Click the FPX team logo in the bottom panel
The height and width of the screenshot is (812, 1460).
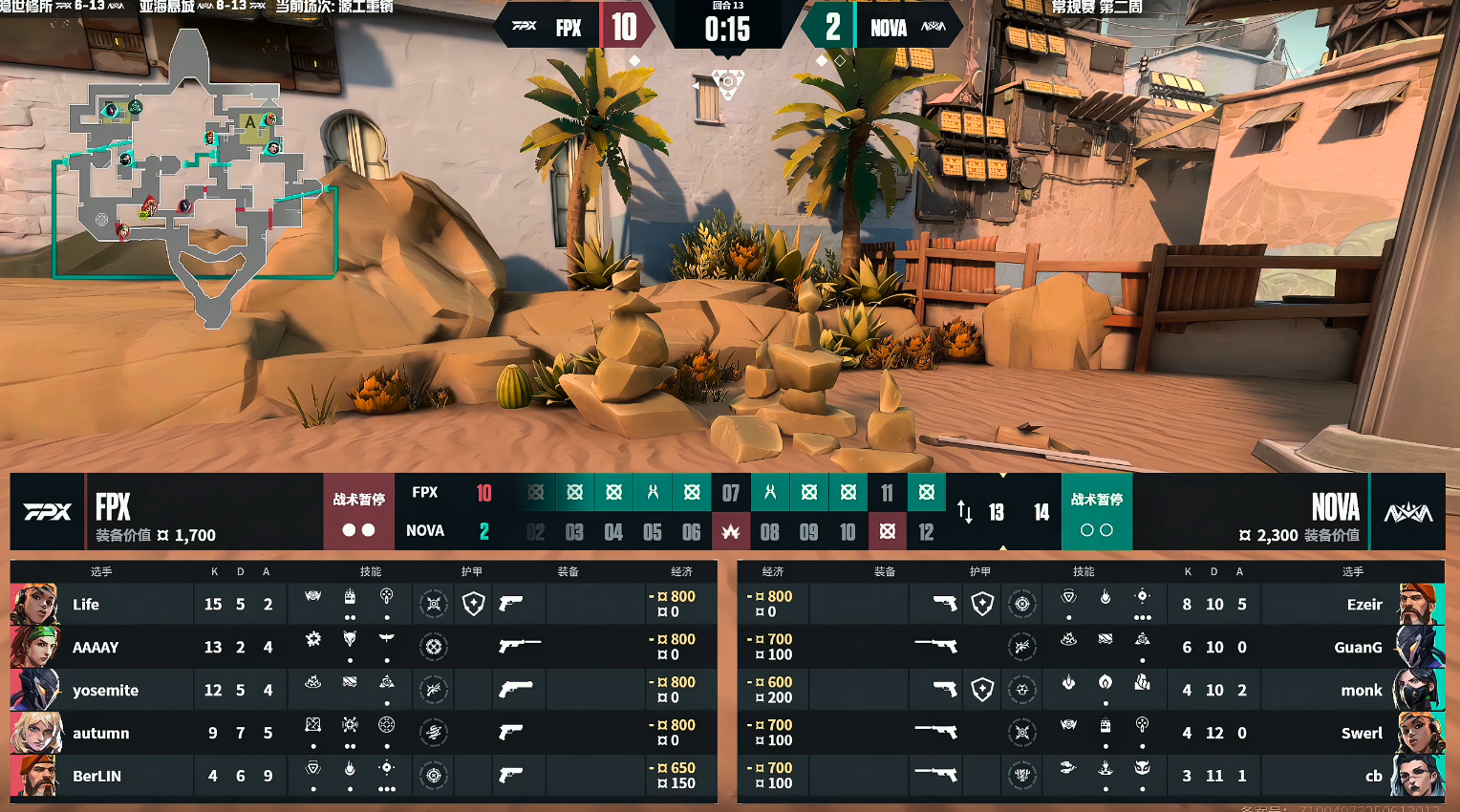[47, 512]
